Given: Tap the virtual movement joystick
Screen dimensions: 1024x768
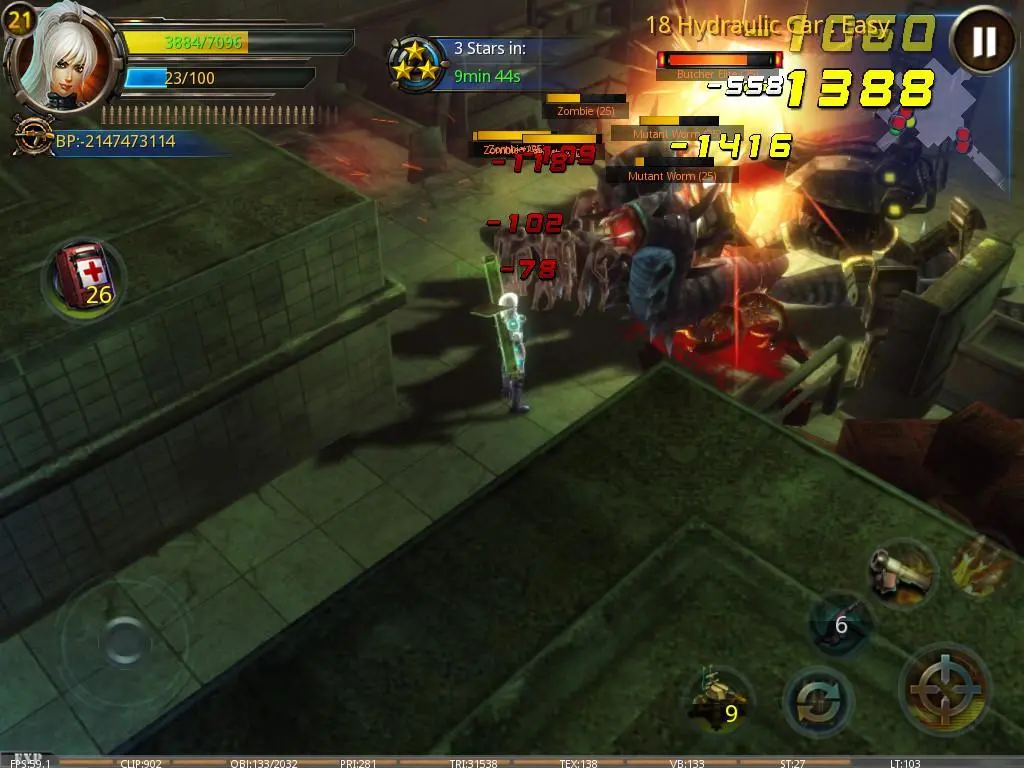Looking at the screenshot, I should click(x=124, y=640).
